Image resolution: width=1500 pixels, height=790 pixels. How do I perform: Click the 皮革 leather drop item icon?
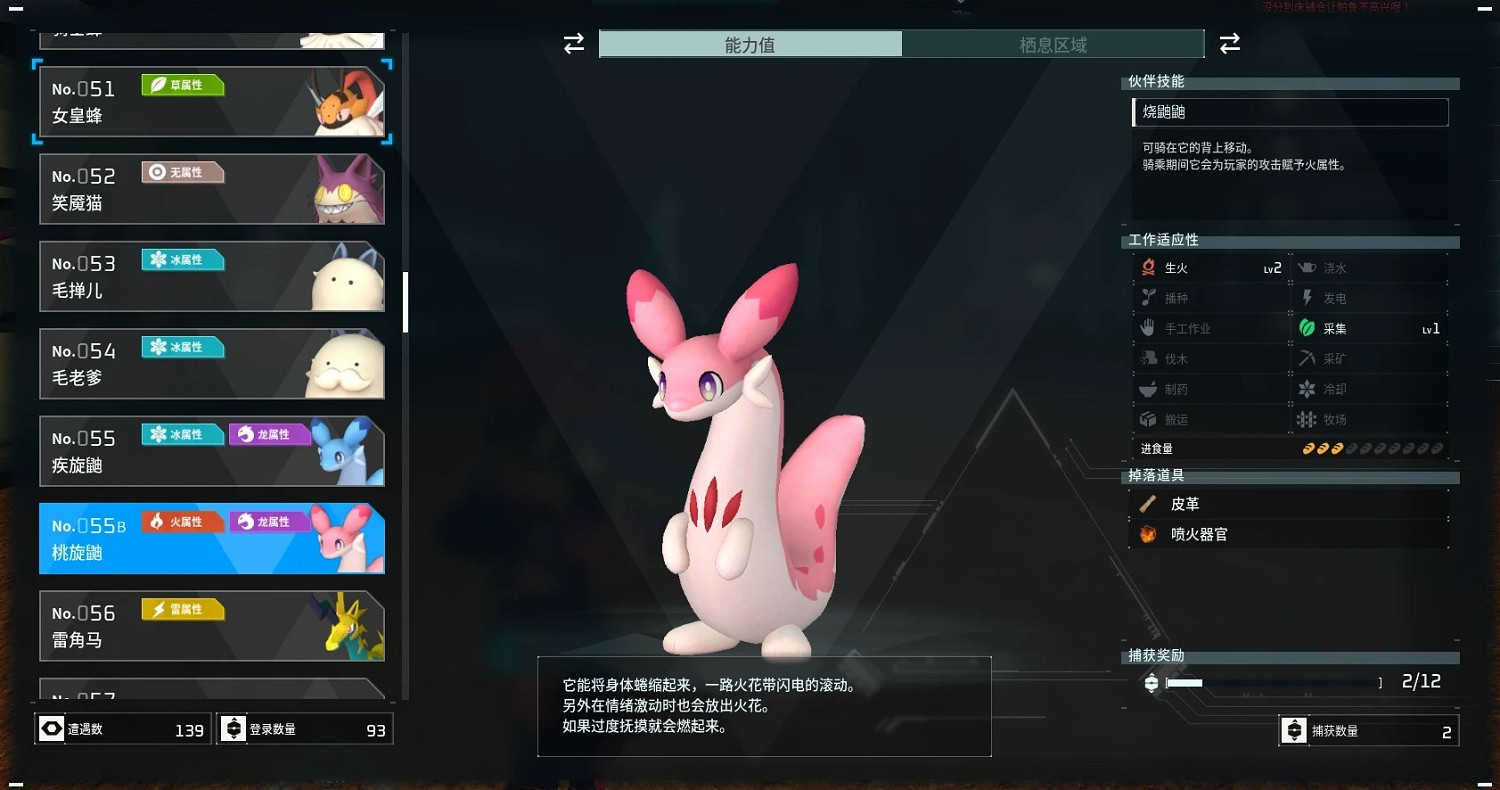coord(1148,504)
